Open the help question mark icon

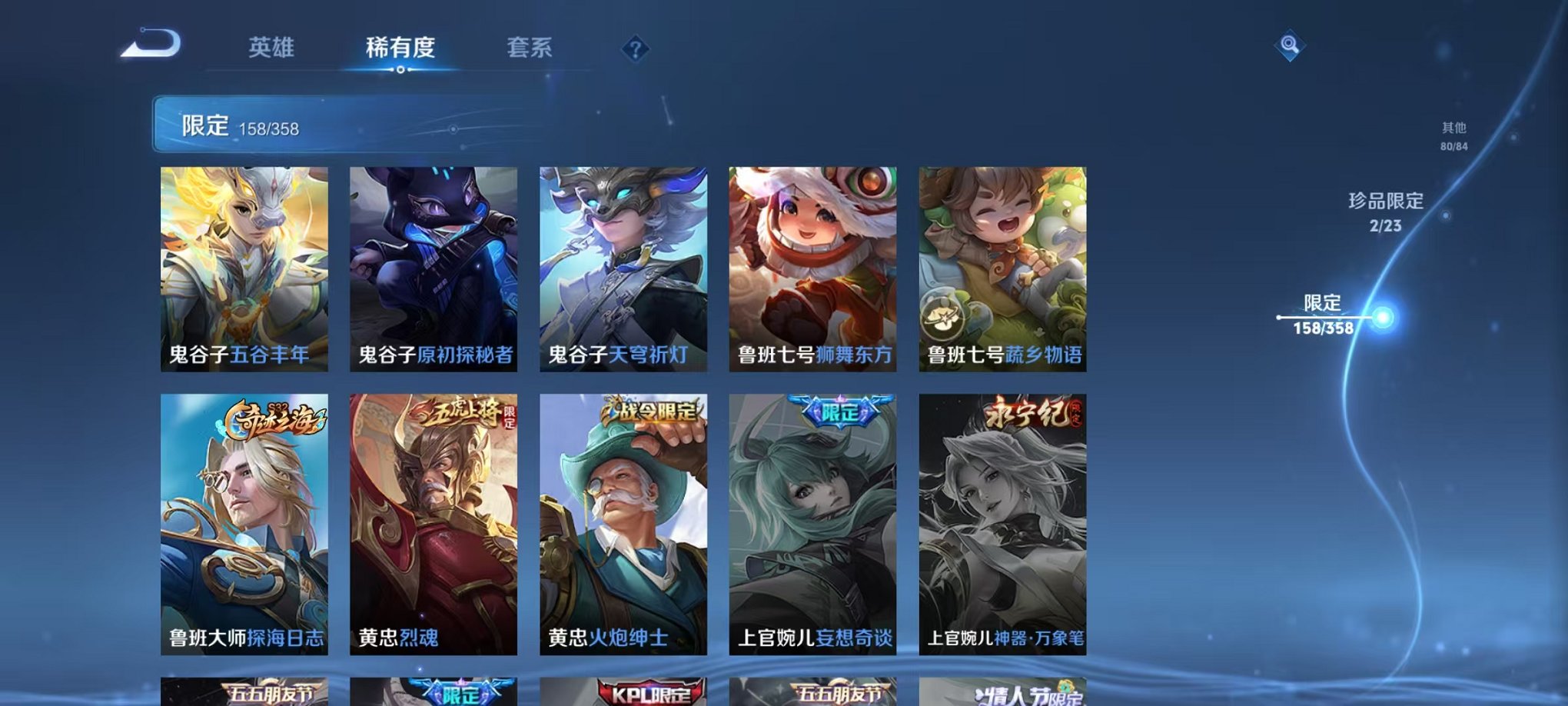point(634,50)
